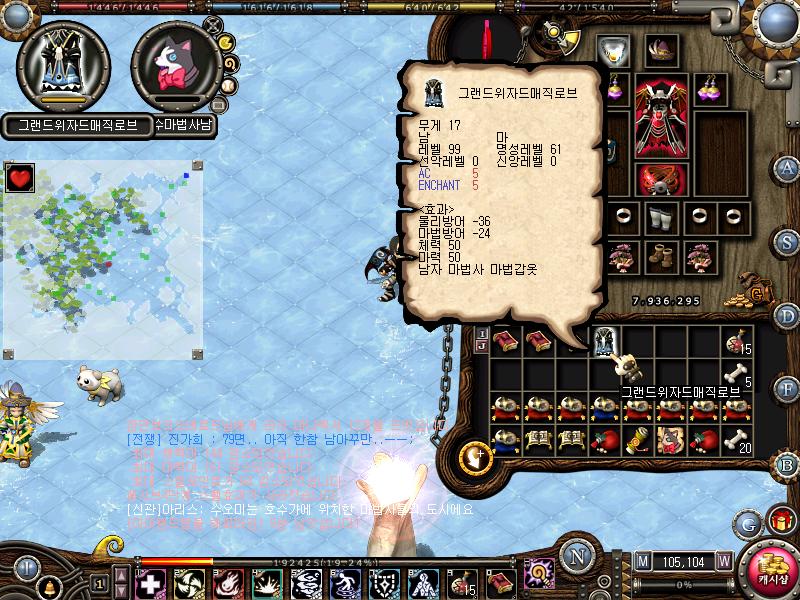Click the red heart icon above minimap
Screen dimensions: 800x600
click(20, 178)
